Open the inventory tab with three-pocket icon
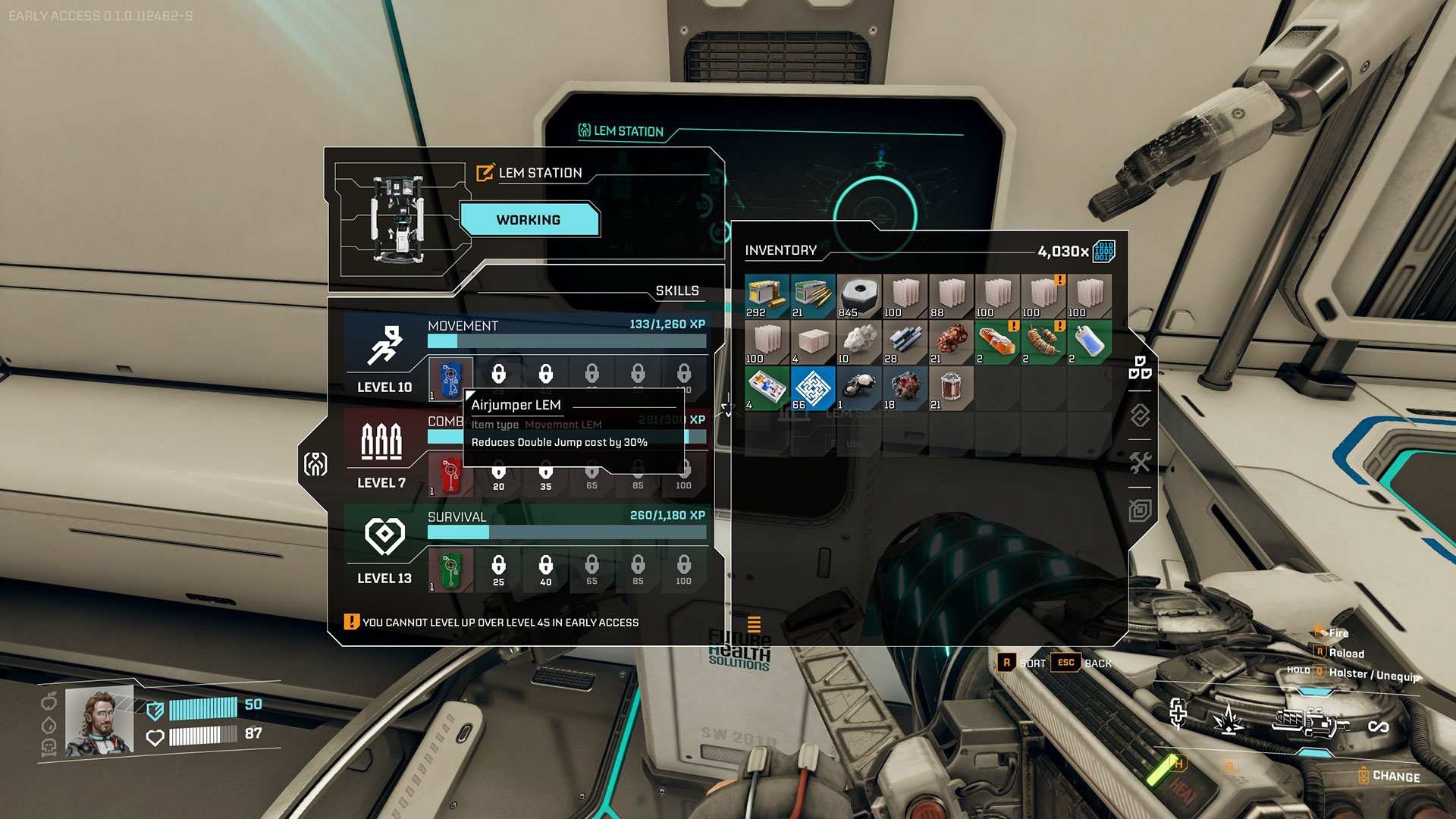Image resolution: width=1456 pixels, height=819 pixels. [x=1140, y=368]
